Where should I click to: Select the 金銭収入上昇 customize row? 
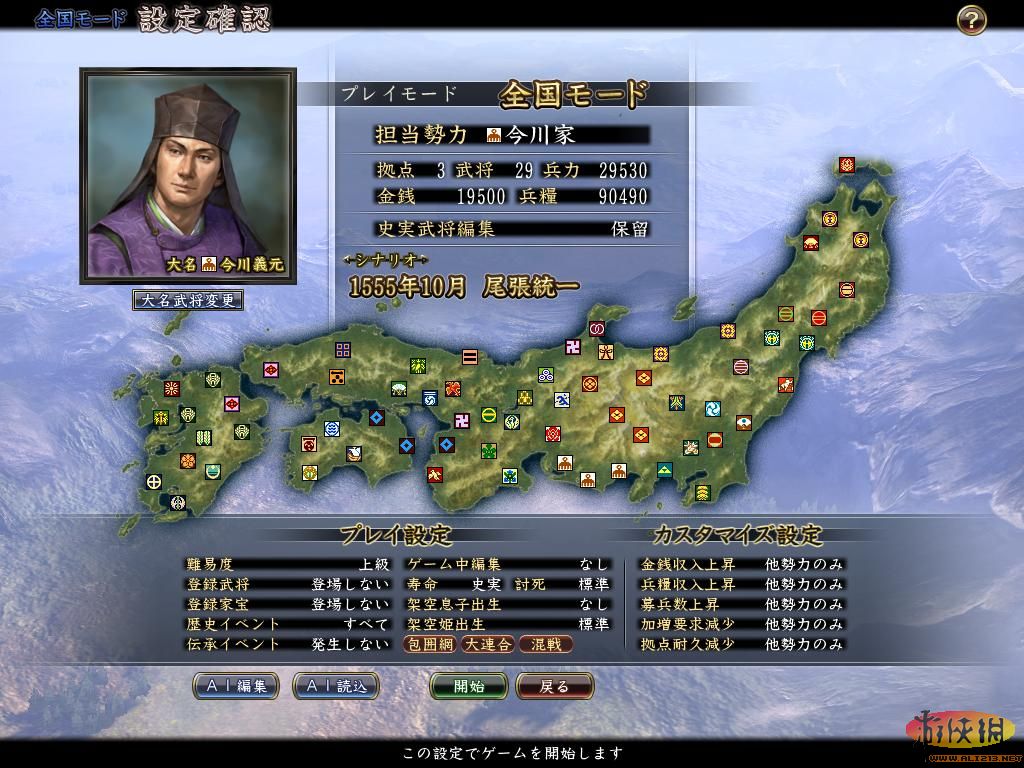741,564
